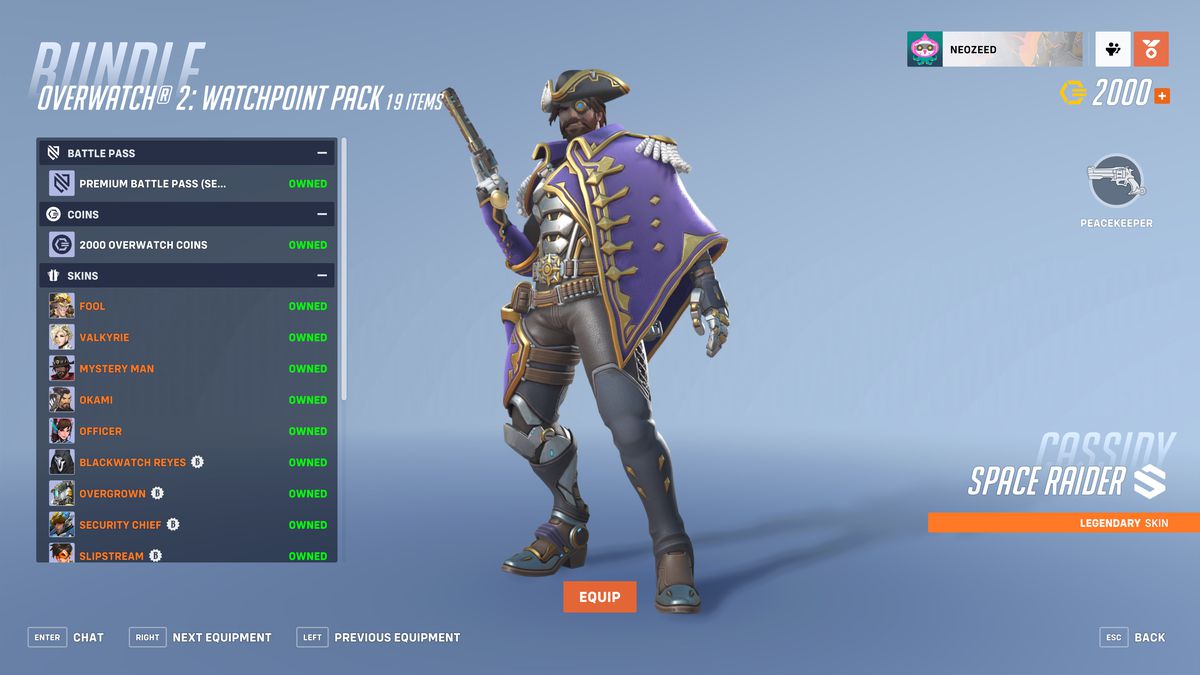
Task: View the Peacekeeper weapon icon
Action: (x=1116, y=184)
